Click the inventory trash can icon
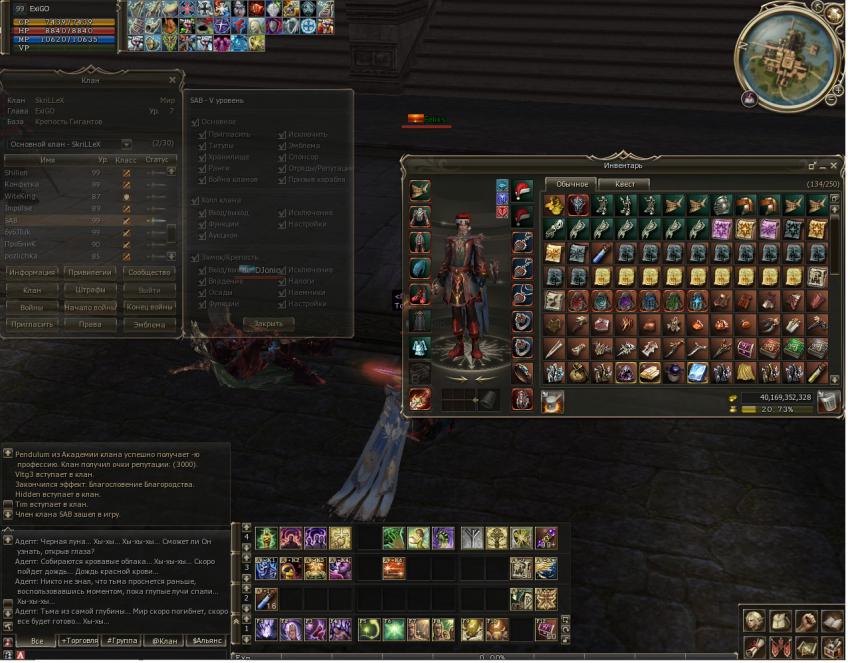This screenshot has height=663, width=848. click(827, 401)
